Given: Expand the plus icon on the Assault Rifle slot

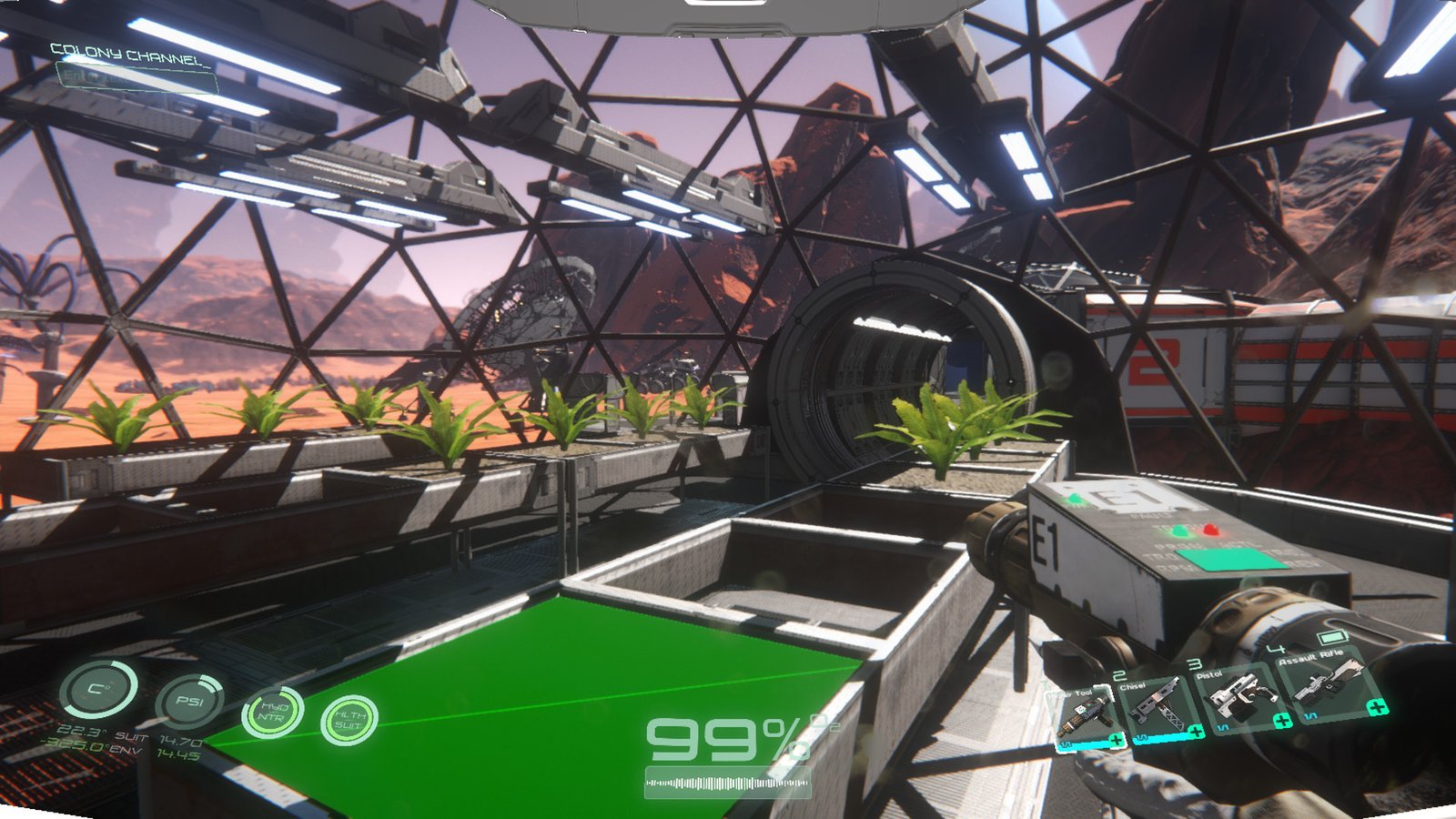Looking at the screenshot, I should (1377, 707).
